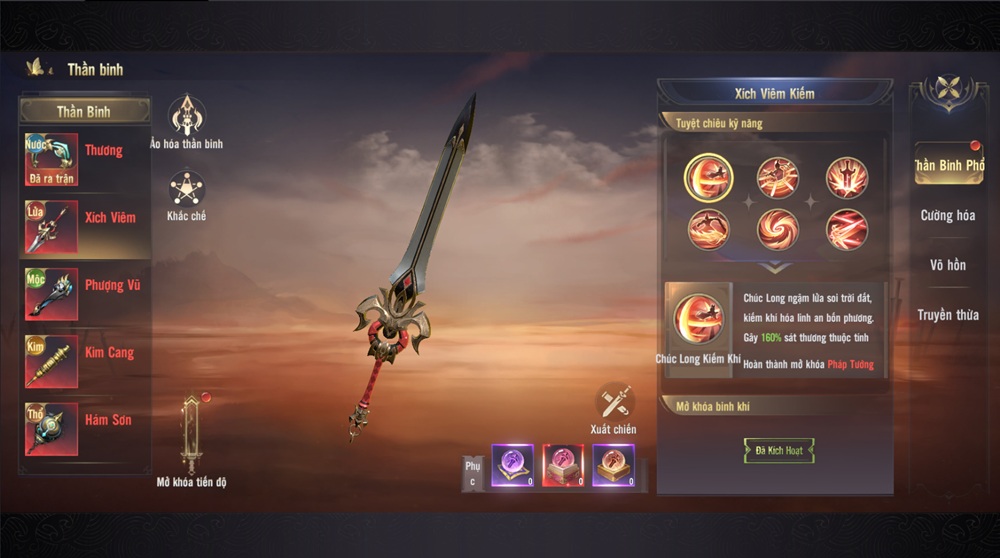Open the Cường hóa tab
The height and width of the screenshot is (558, 1000).
948,215
